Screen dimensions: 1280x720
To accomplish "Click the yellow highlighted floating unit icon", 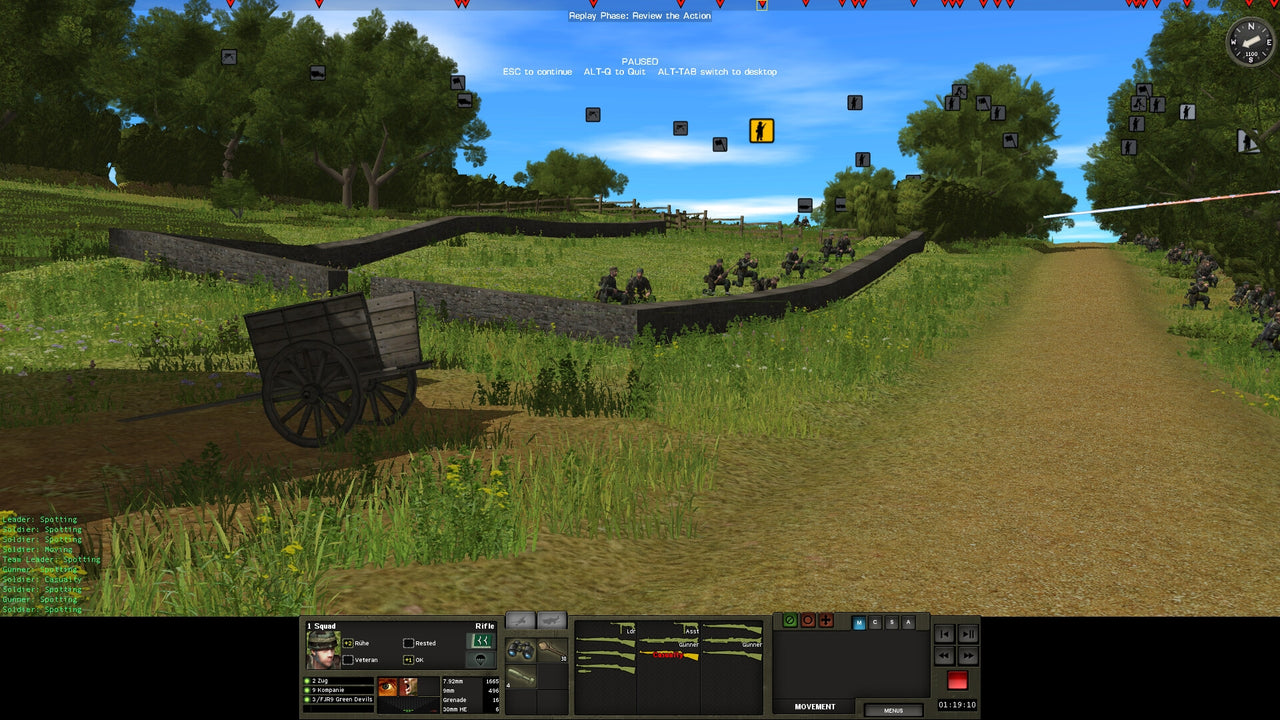I will (x=761, y=130).
